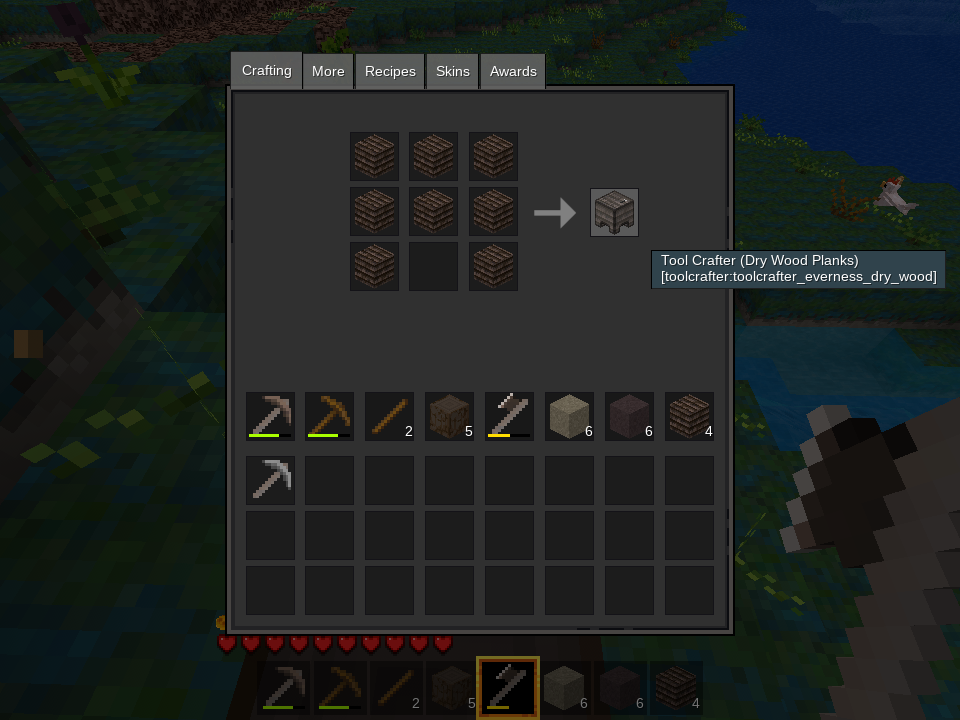Select the stack of two sticks

(390, 416)
